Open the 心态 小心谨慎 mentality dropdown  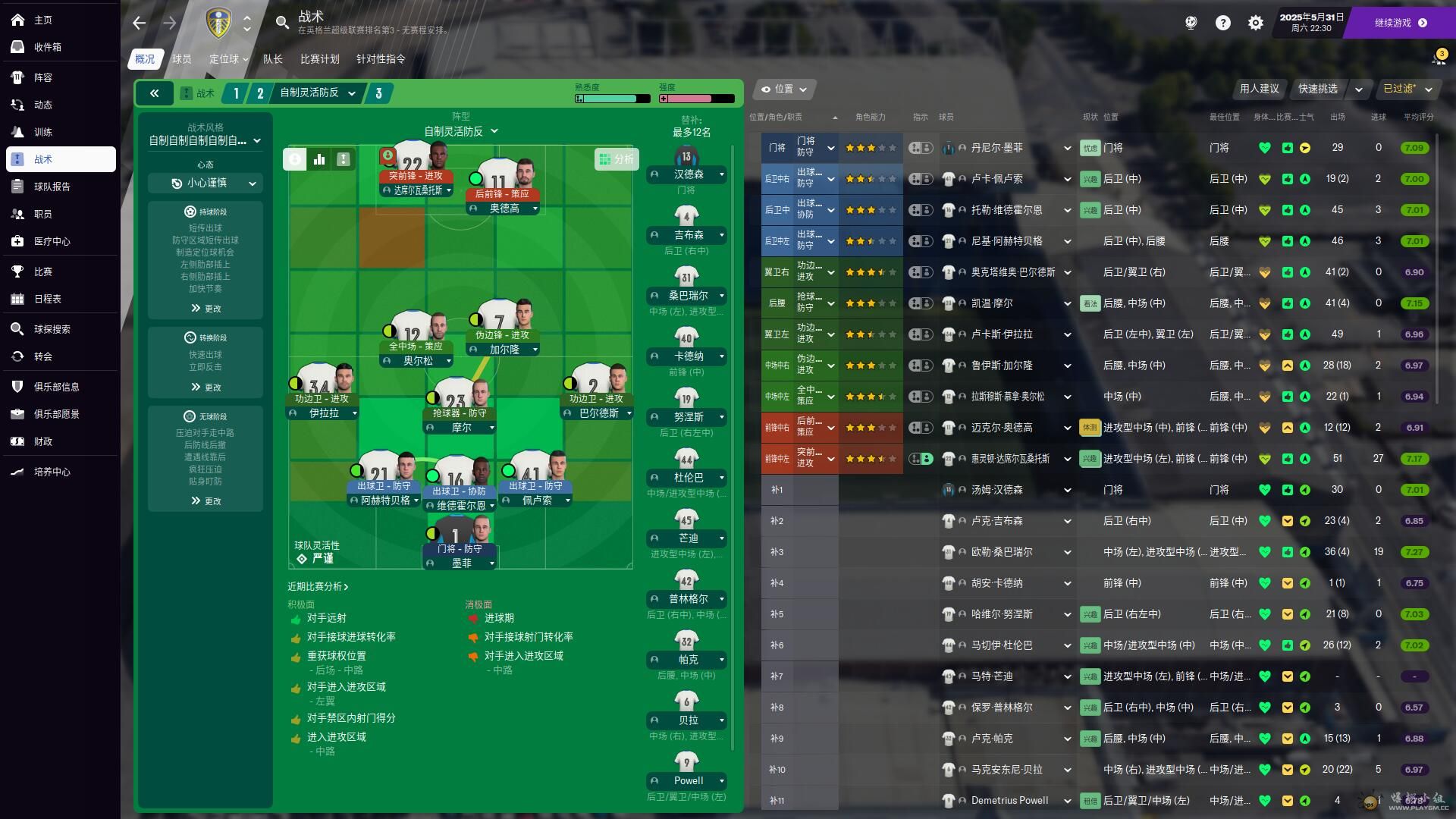click(x=206, y=183)
